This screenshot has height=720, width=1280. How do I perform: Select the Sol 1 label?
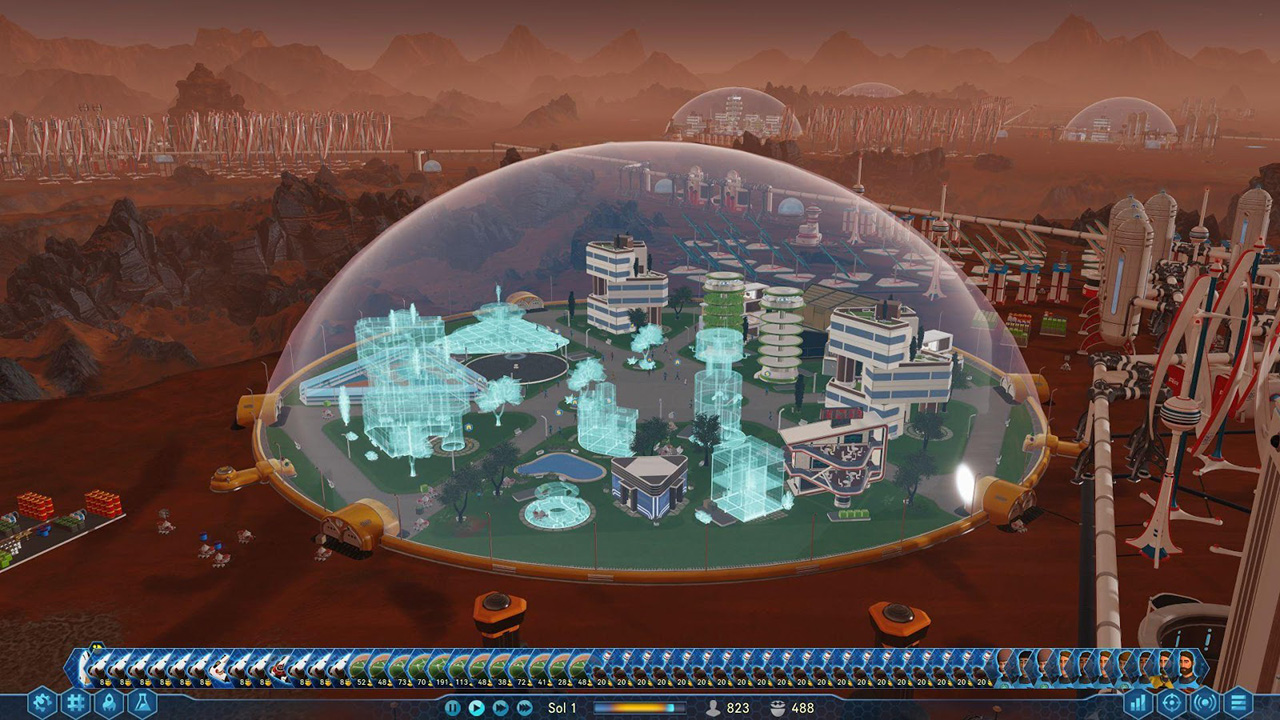[x=562, y=708]
